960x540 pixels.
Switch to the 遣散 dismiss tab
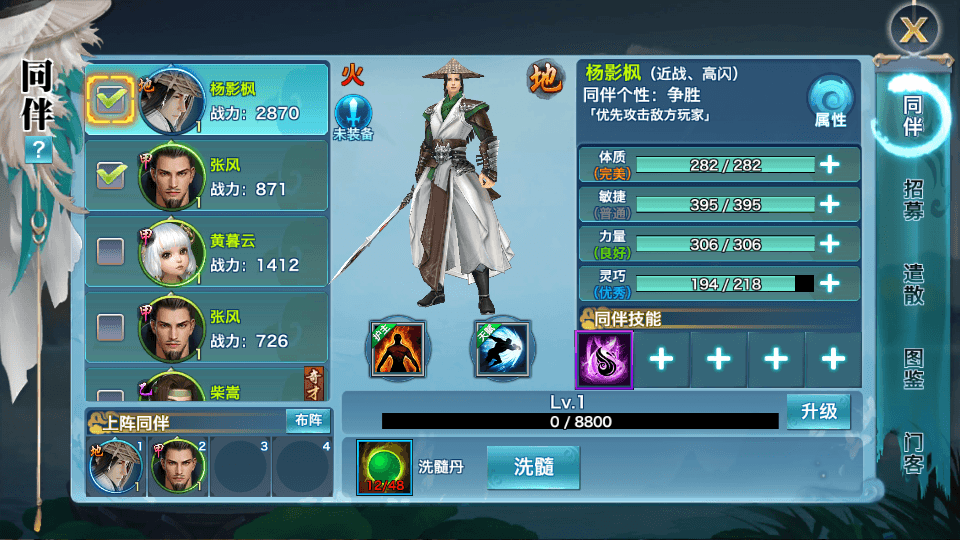[x=912, y=284]
